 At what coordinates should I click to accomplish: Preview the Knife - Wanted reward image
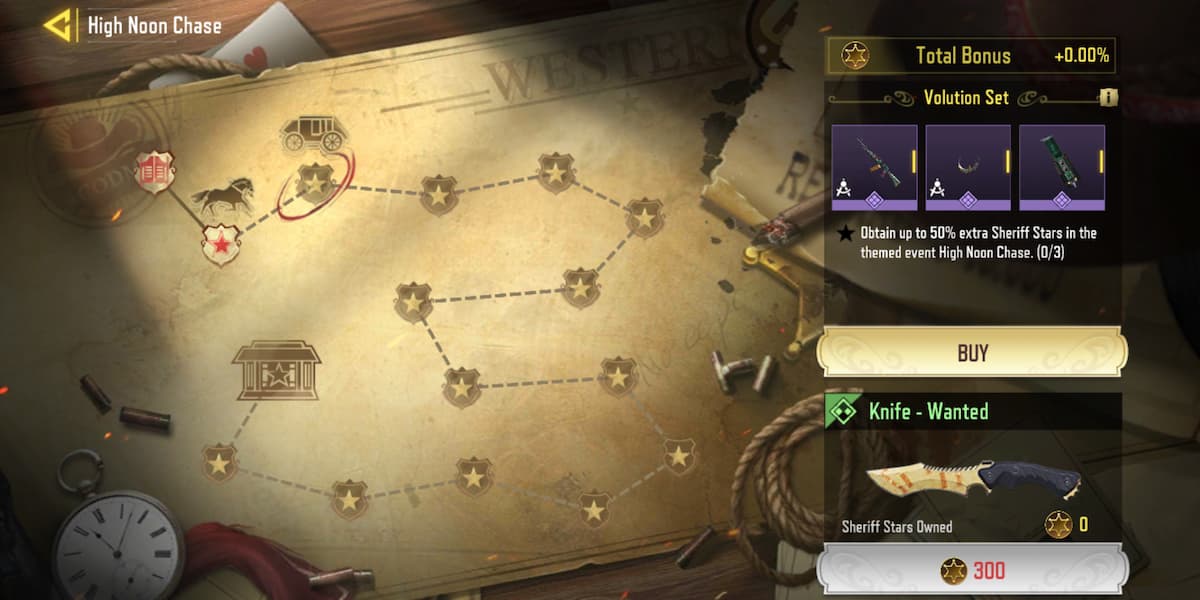tap(972, 478)
